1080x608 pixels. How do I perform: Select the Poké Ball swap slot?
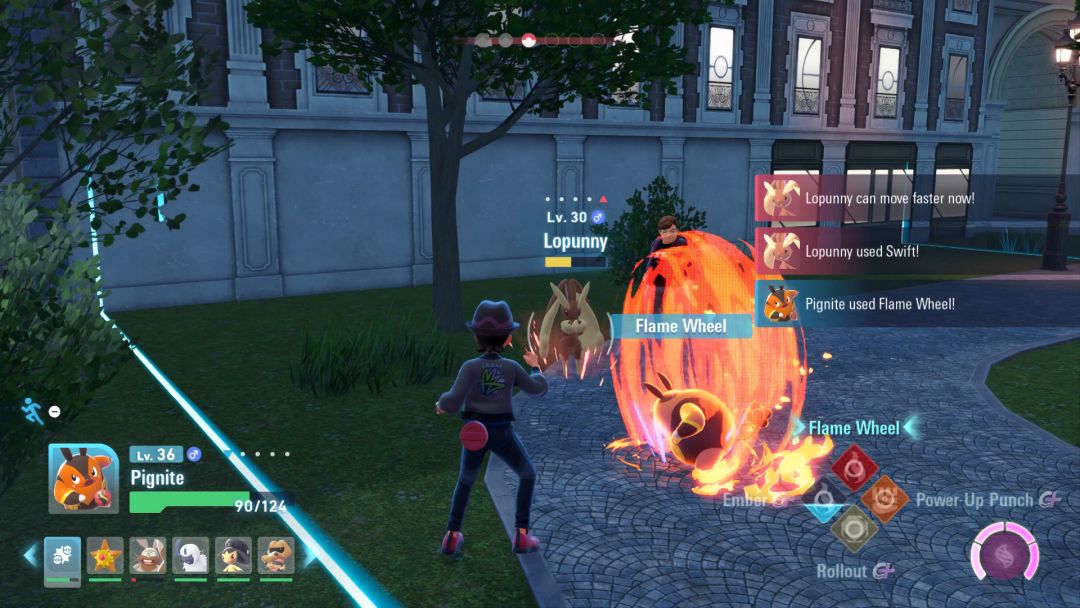tap(62, 557)
